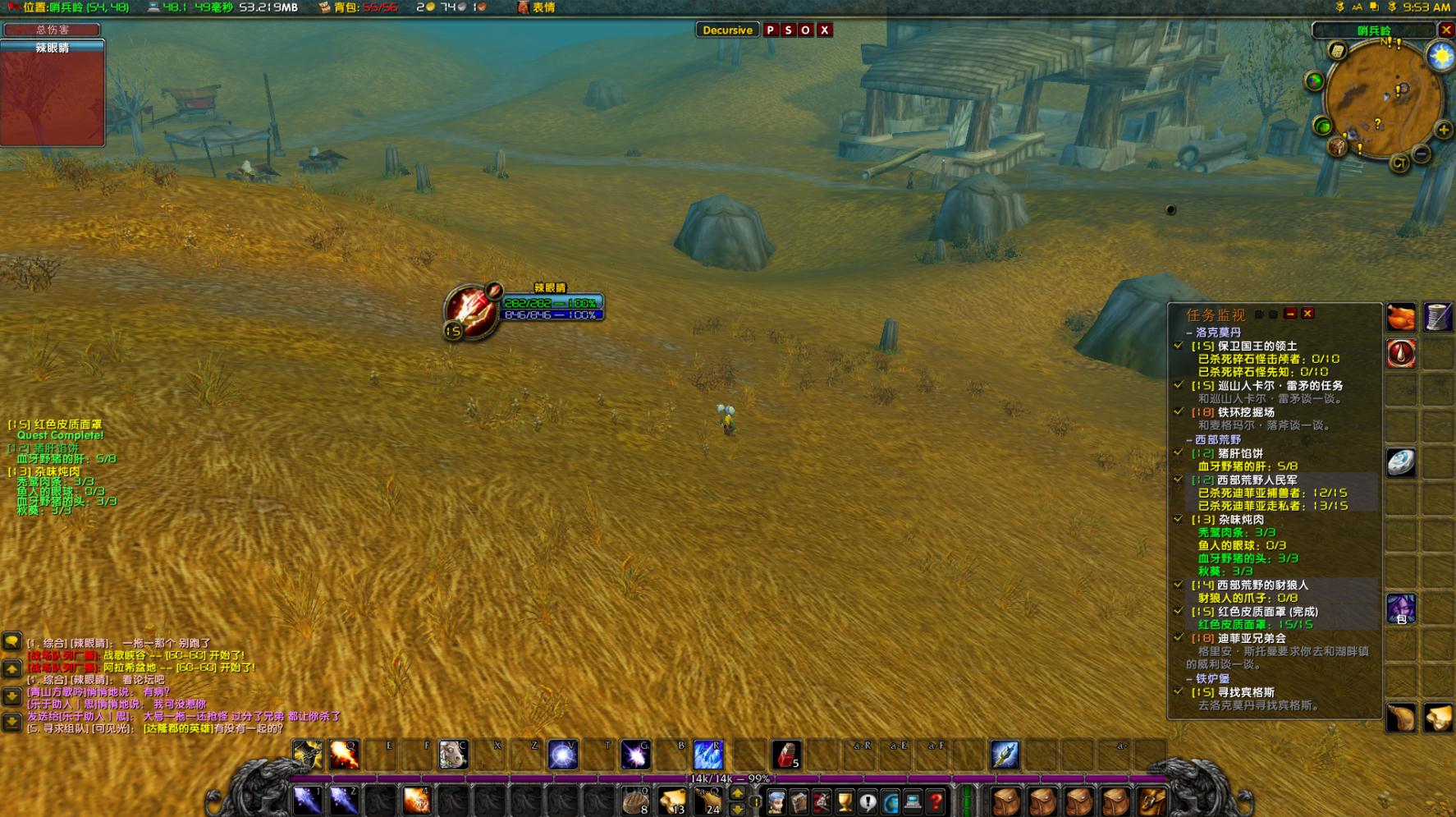
Task: Click the Decursive P button
Action: (x=770, y=30)
